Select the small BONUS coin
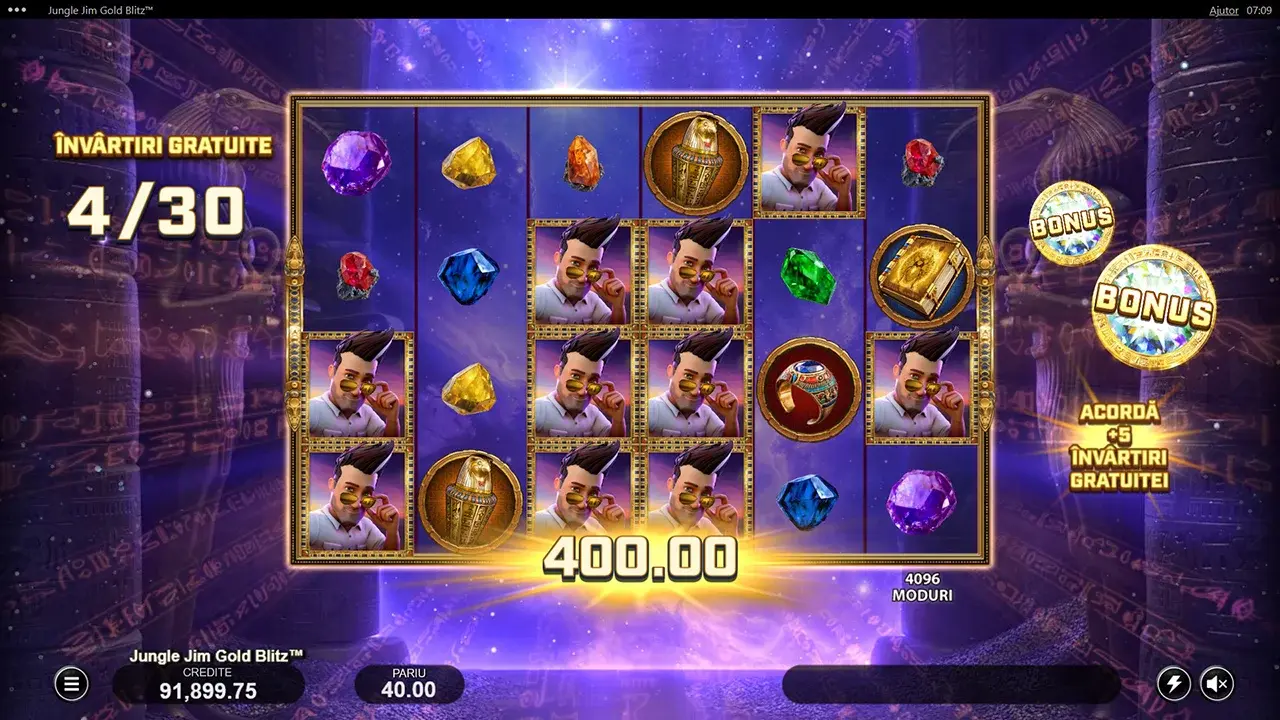The height and width of the screenshot is (720, 1280). point(1069,221)
